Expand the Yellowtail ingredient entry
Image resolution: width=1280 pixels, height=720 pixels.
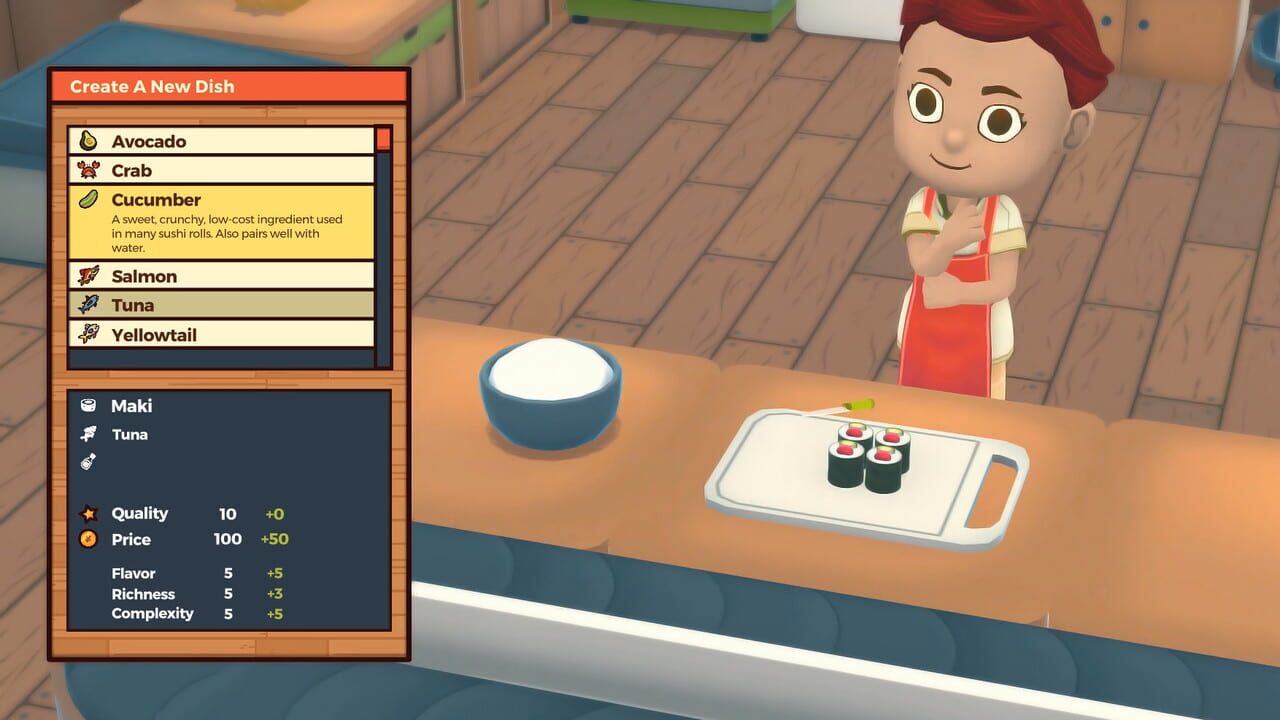(220, 334)
